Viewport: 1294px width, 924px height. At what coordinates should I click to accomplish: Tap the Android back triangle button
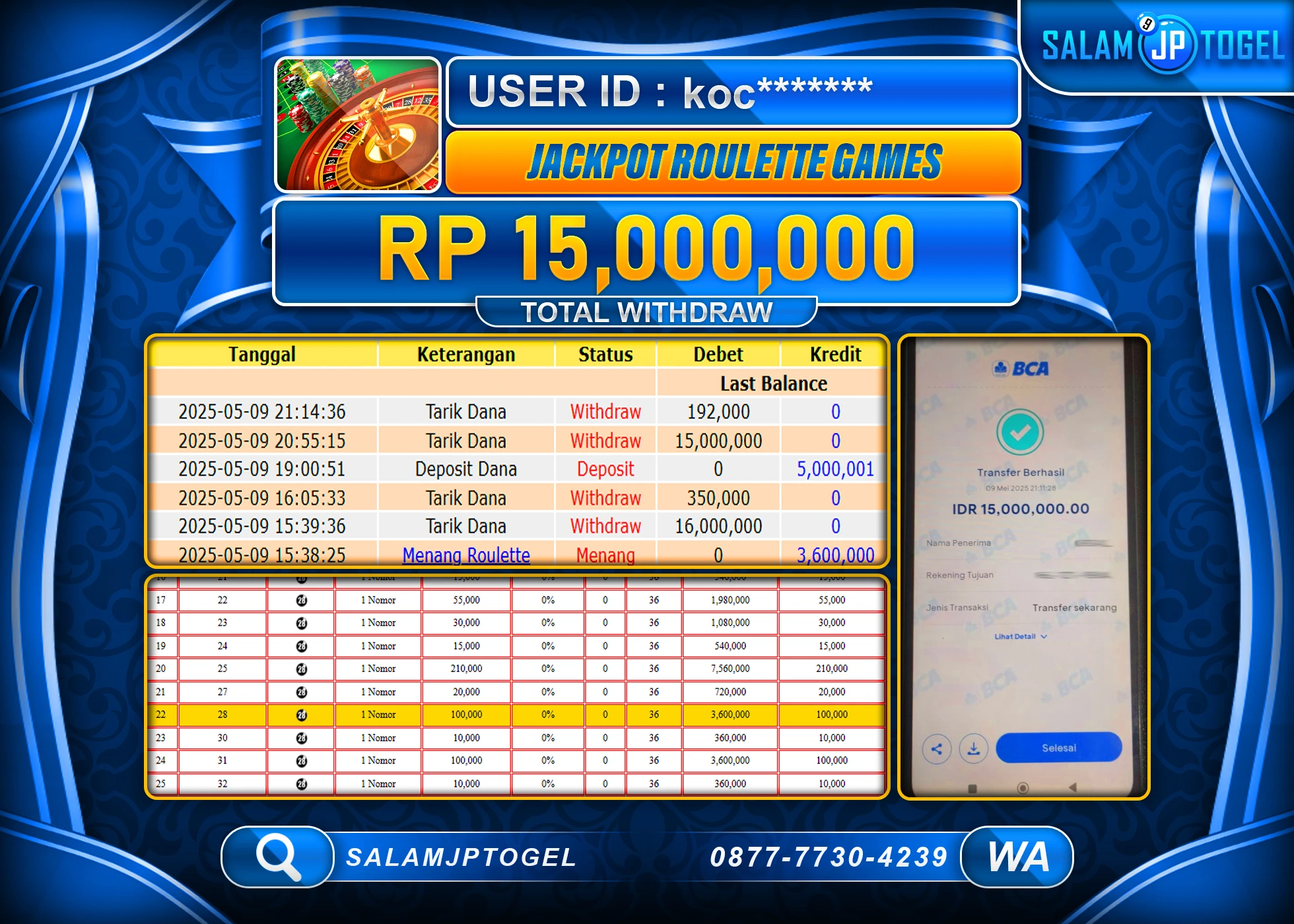(1073, 787)
